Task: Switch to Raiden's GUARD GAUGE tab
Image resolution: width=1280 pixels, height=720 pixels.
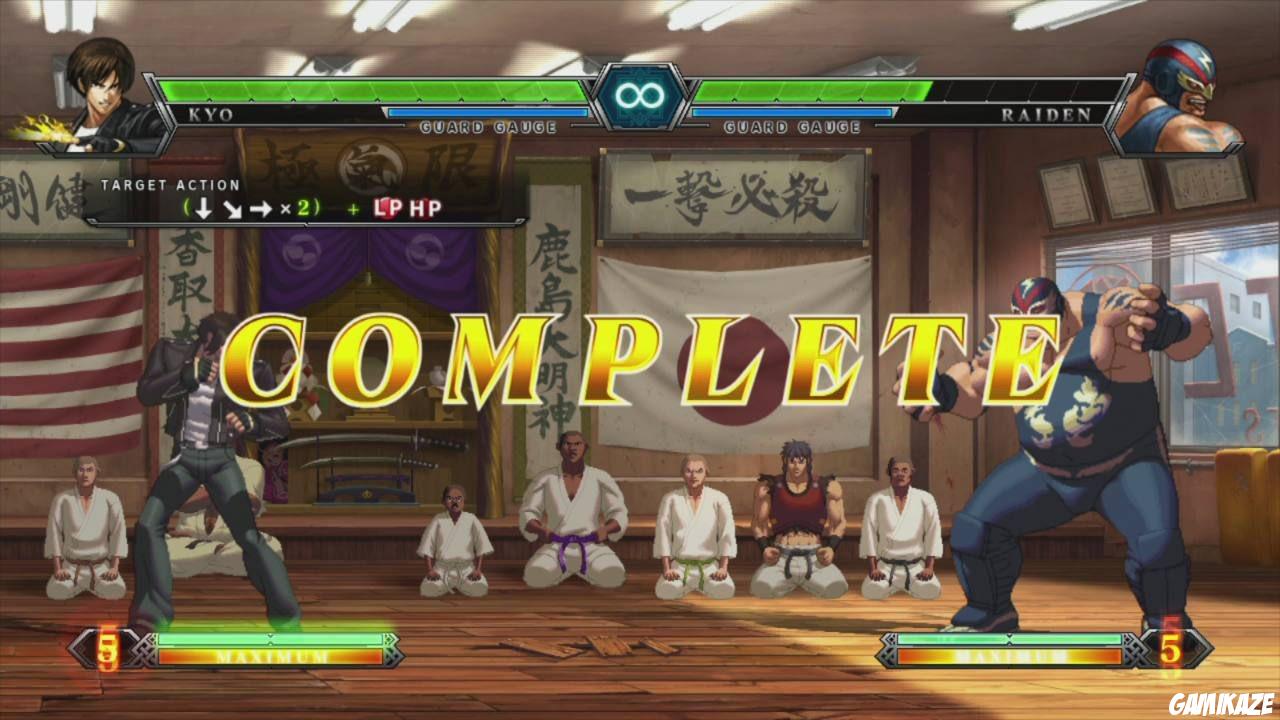Action: 795,127
